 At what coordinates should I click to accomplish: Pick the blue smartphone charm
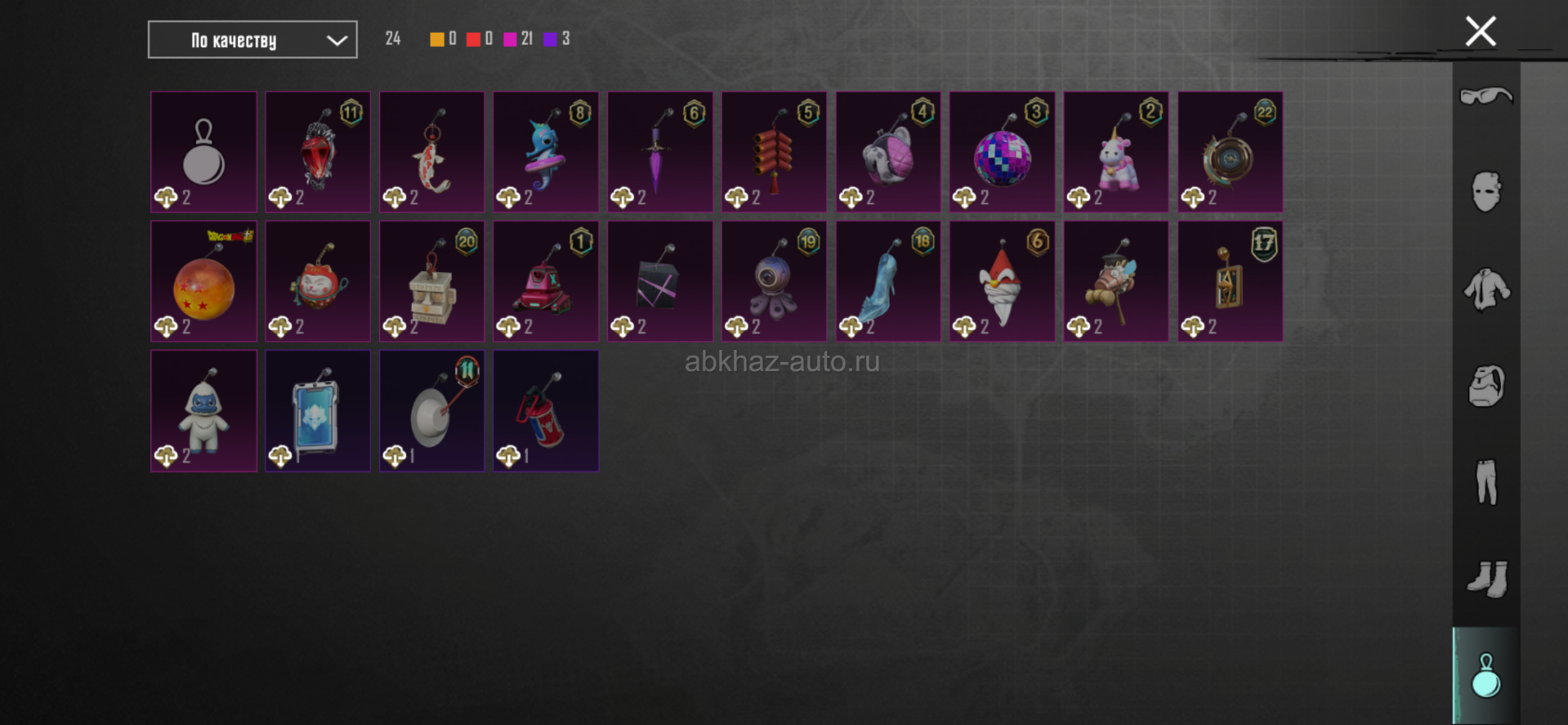tap(317, 411)
